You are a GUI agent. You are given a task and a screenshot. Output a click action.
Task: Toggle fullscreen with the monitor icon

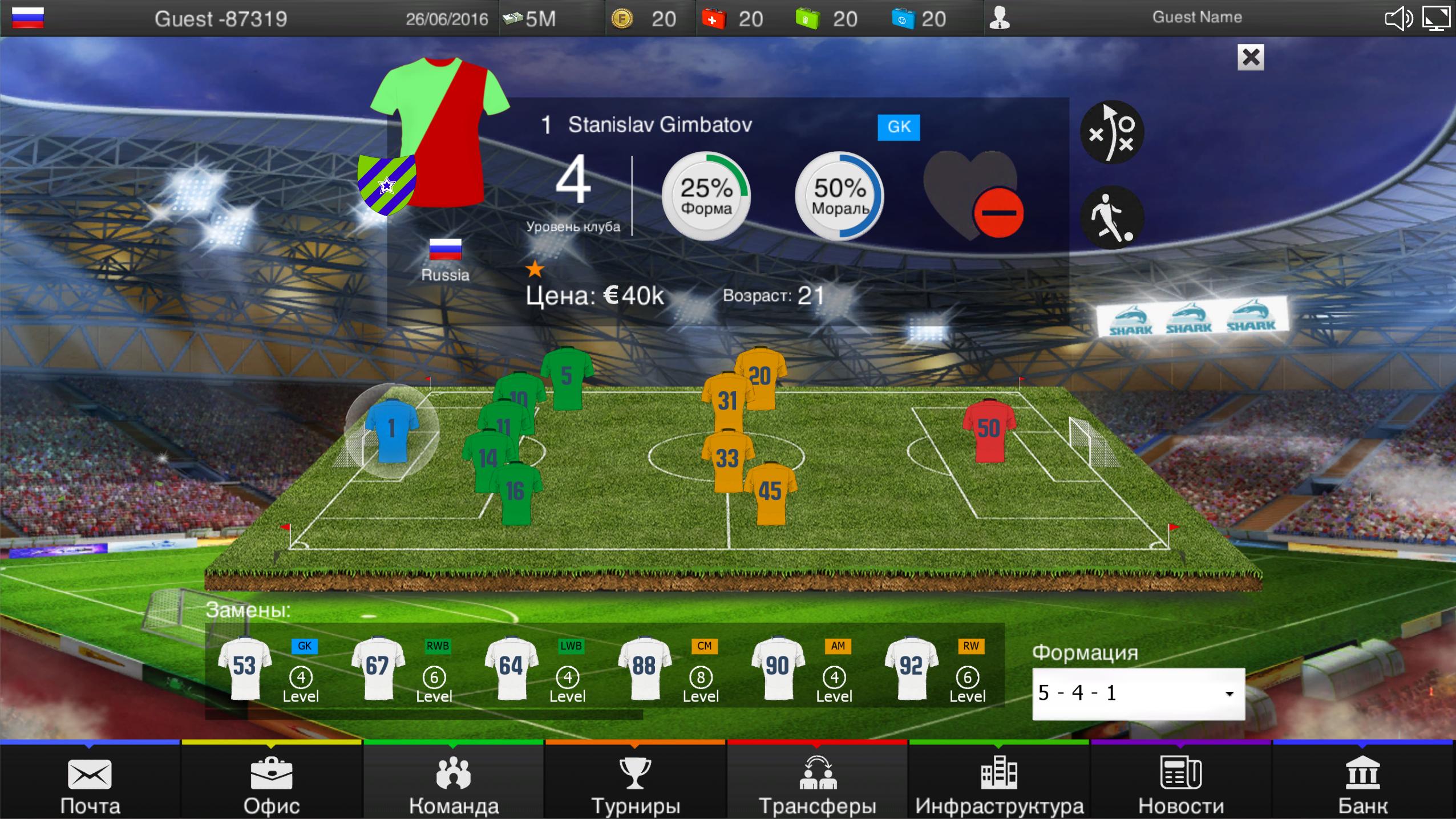1437,18
